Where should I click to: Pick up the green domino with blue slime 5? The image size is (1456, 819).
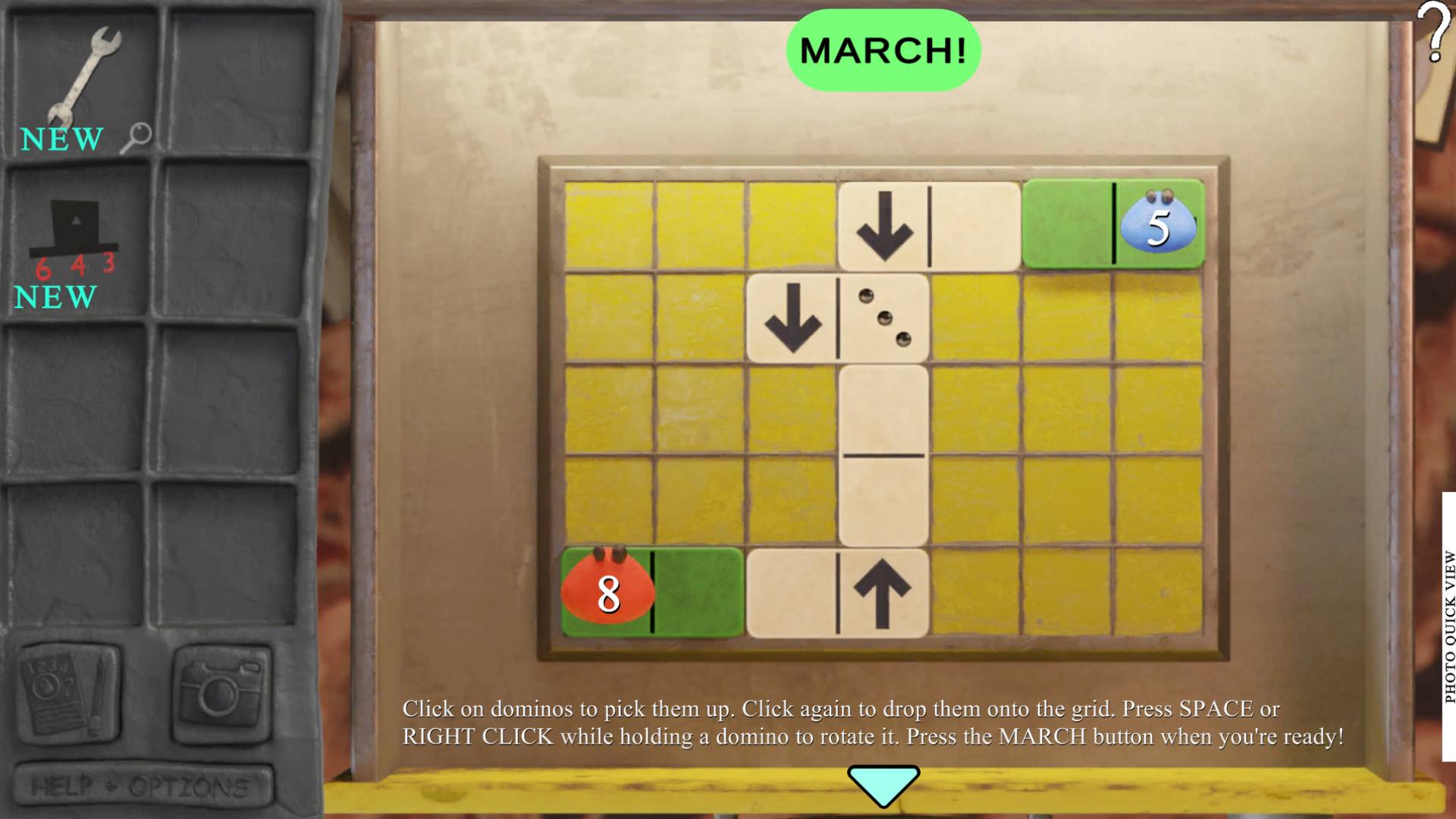click(x=1113, y=224)
